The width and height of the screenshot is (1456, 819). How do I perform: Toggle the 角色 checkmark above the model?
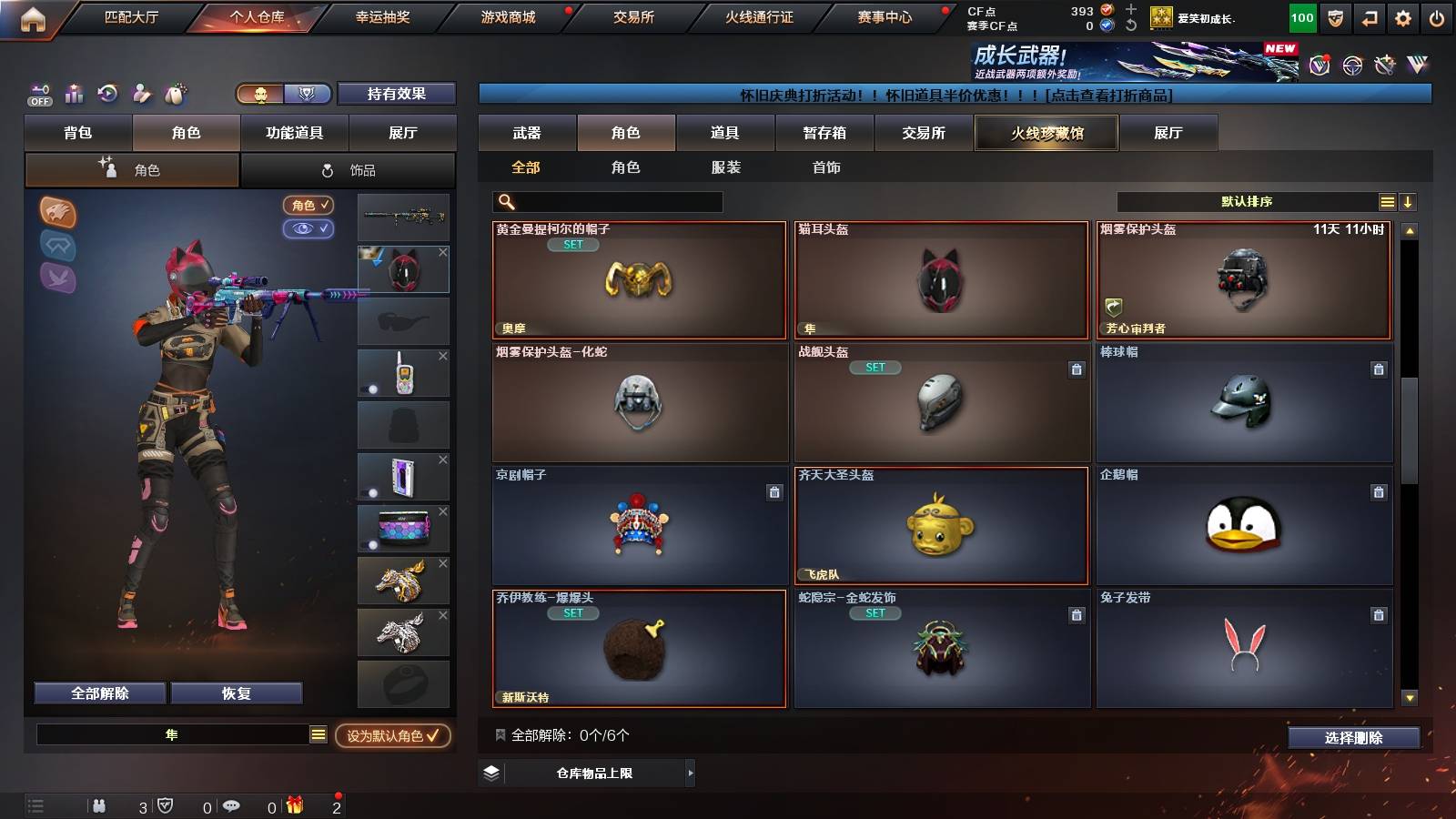(309, 206)
